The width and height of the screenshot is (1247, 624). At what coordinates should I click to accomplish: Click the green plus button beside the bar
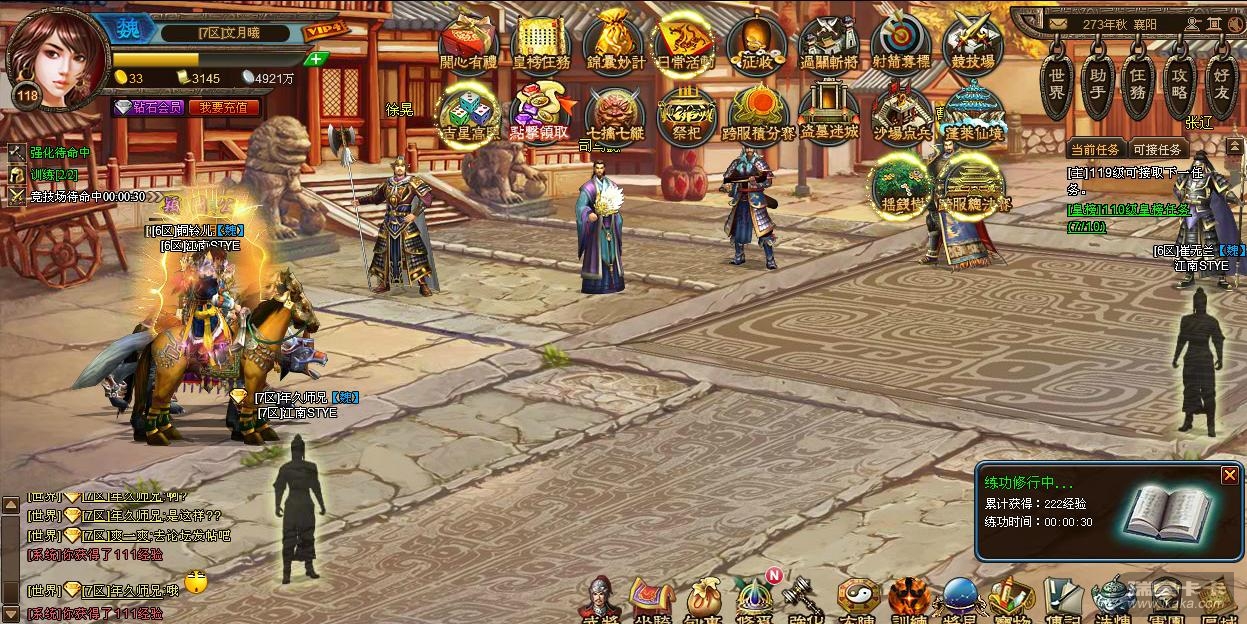(x=316, y=59)
